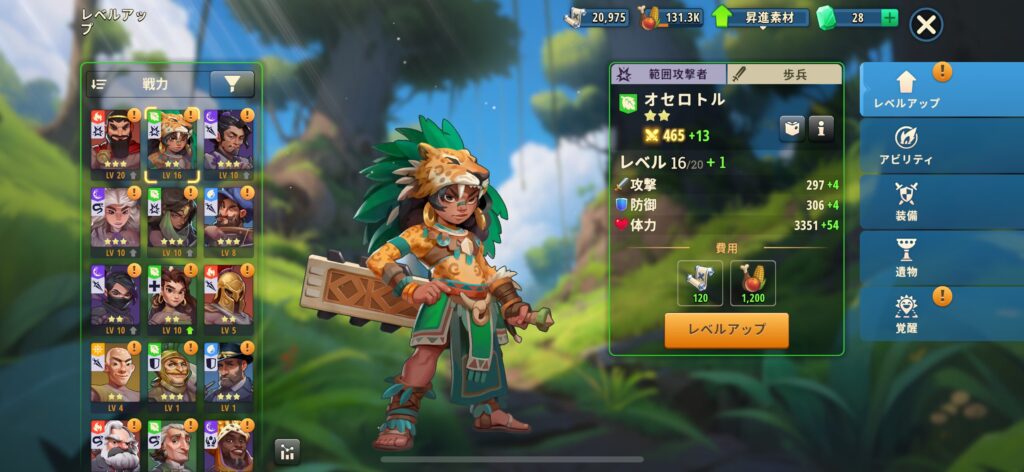Open the 昇進素材 dropdown
The width and height of the screenshot is (1024, 472).
pyautogui.click(x=762, y=18)
